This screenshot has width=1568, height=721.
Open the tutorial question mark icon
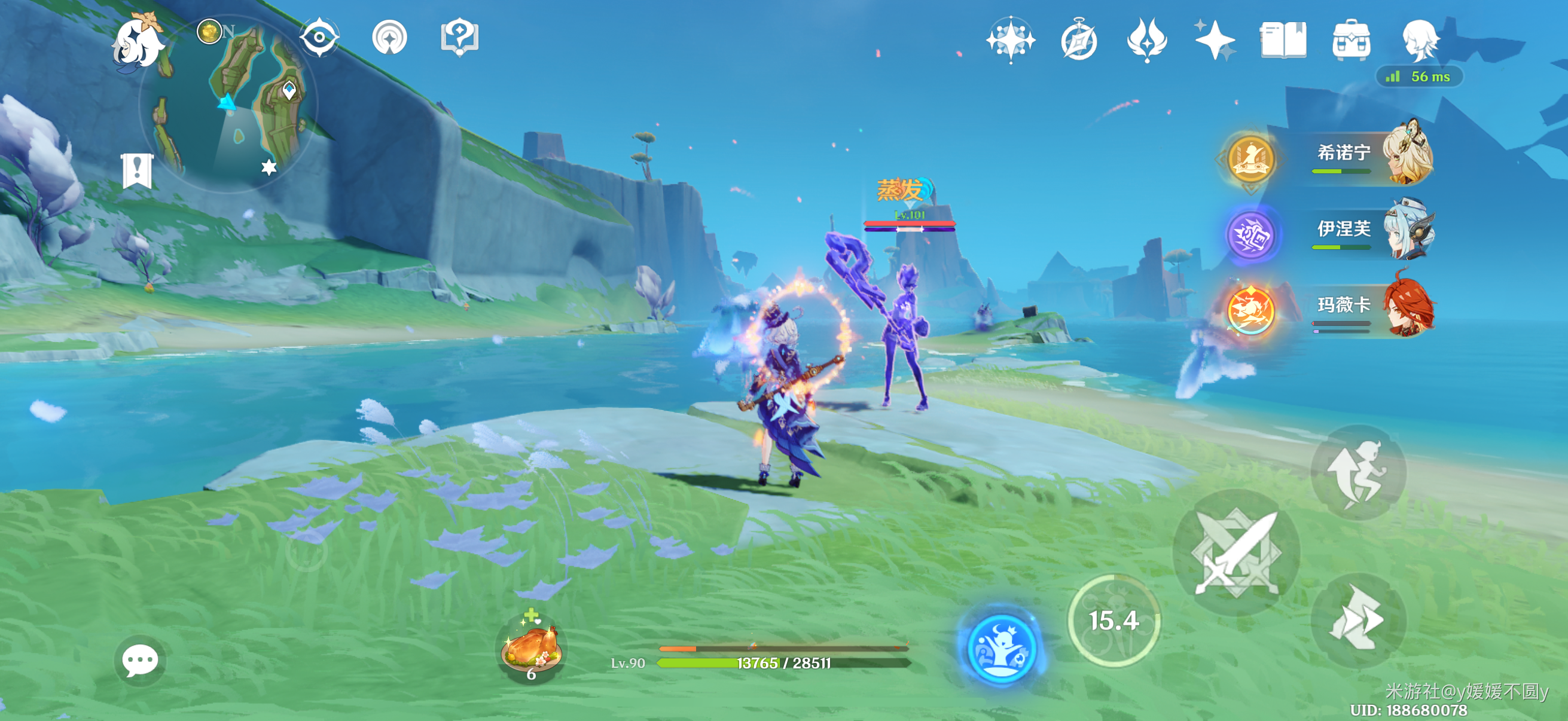click(x=459, y=38)
